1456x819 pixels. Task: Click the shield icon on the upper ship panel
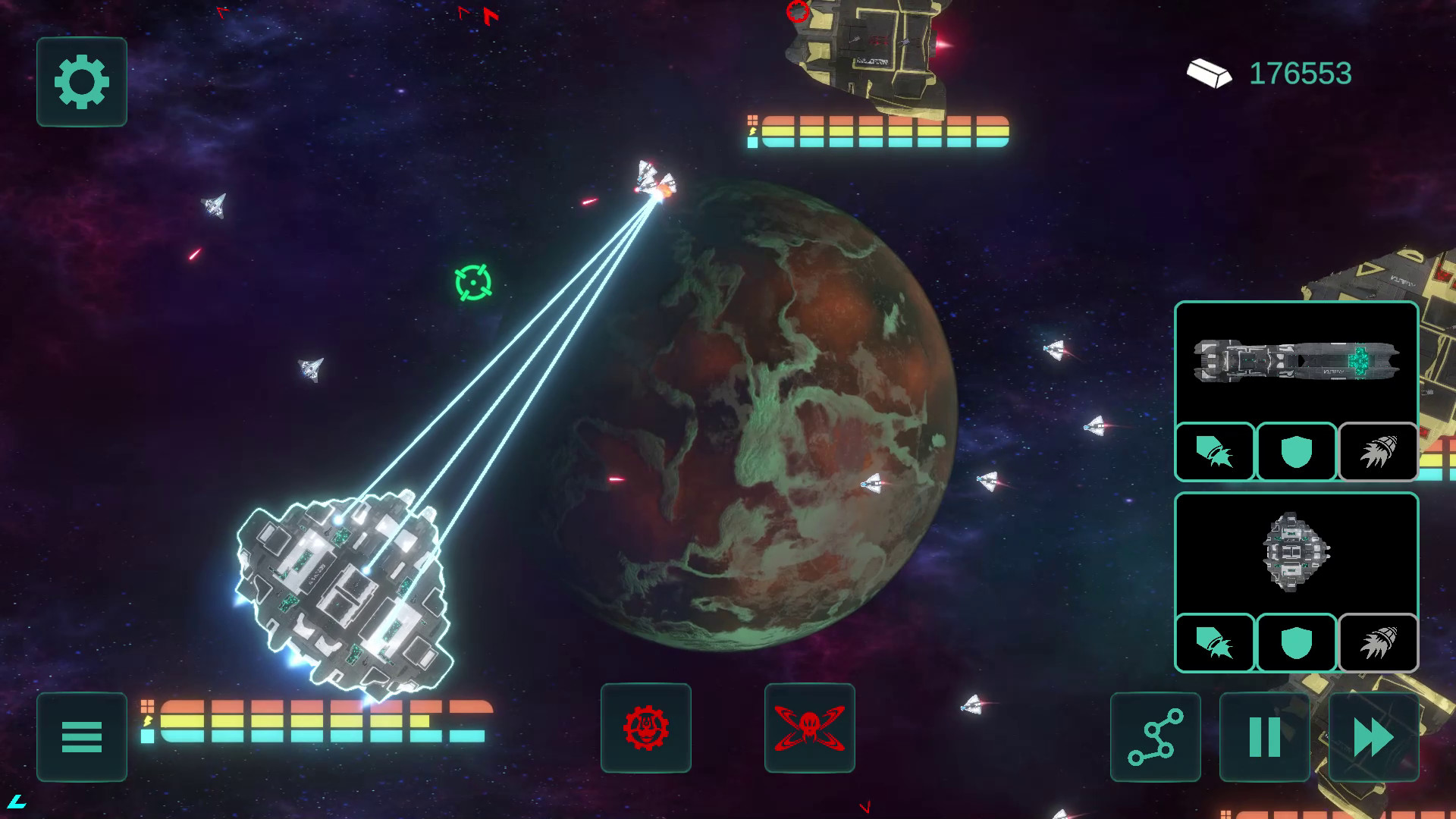[x=1295, y=453]
